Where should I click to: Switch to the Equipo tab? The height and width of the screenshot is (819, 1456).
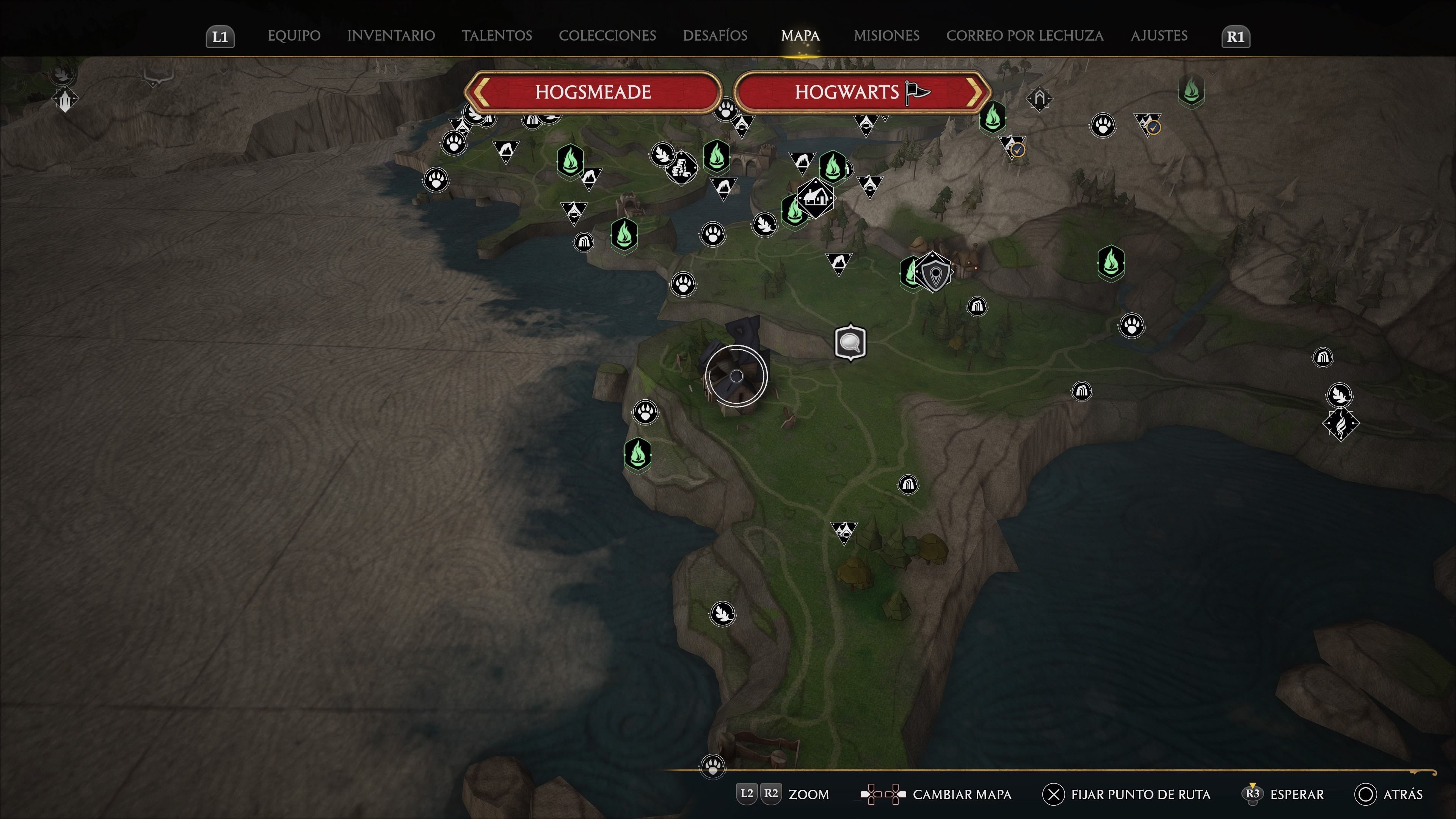[x=294, y=36]
